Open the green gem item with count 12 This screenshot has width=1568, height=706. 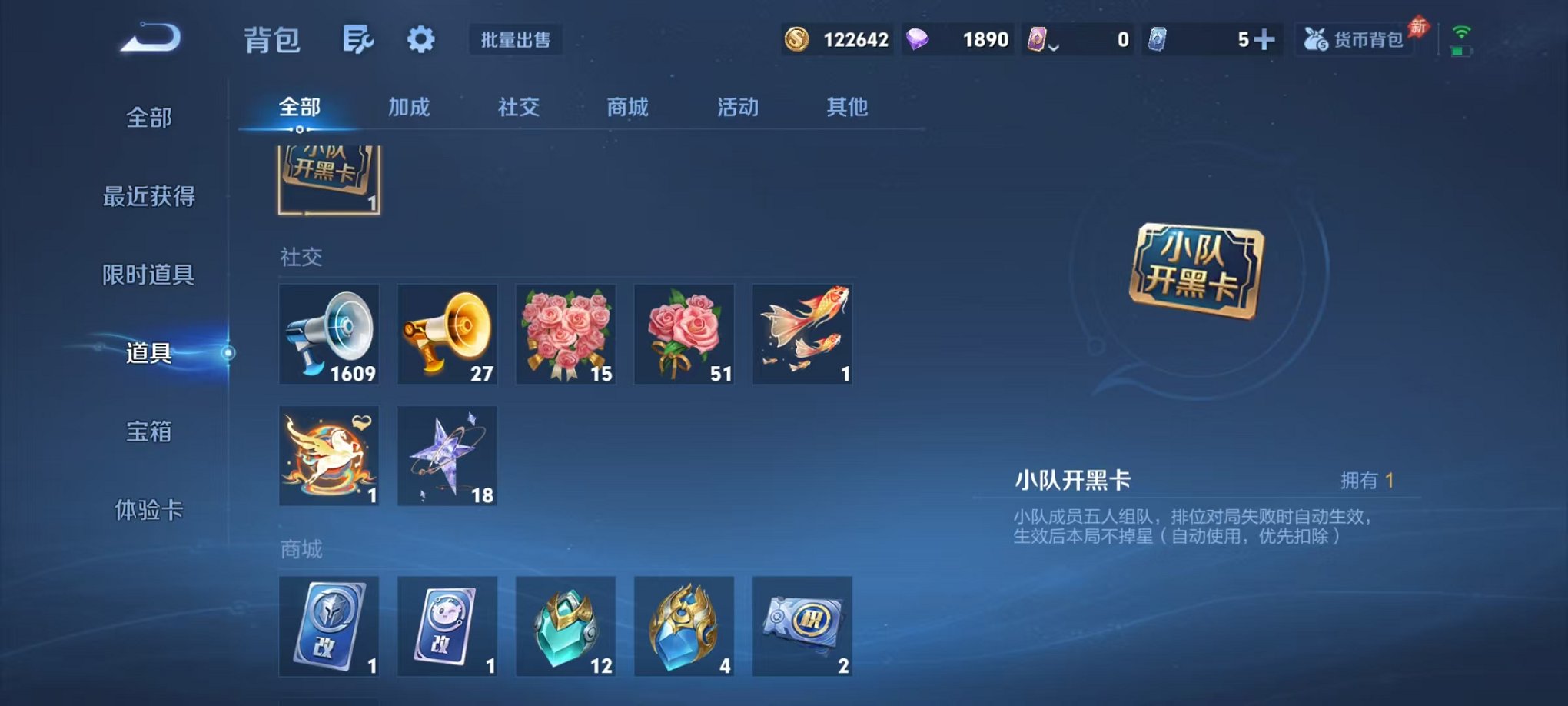pyautogui.click(x=565, y=626)
